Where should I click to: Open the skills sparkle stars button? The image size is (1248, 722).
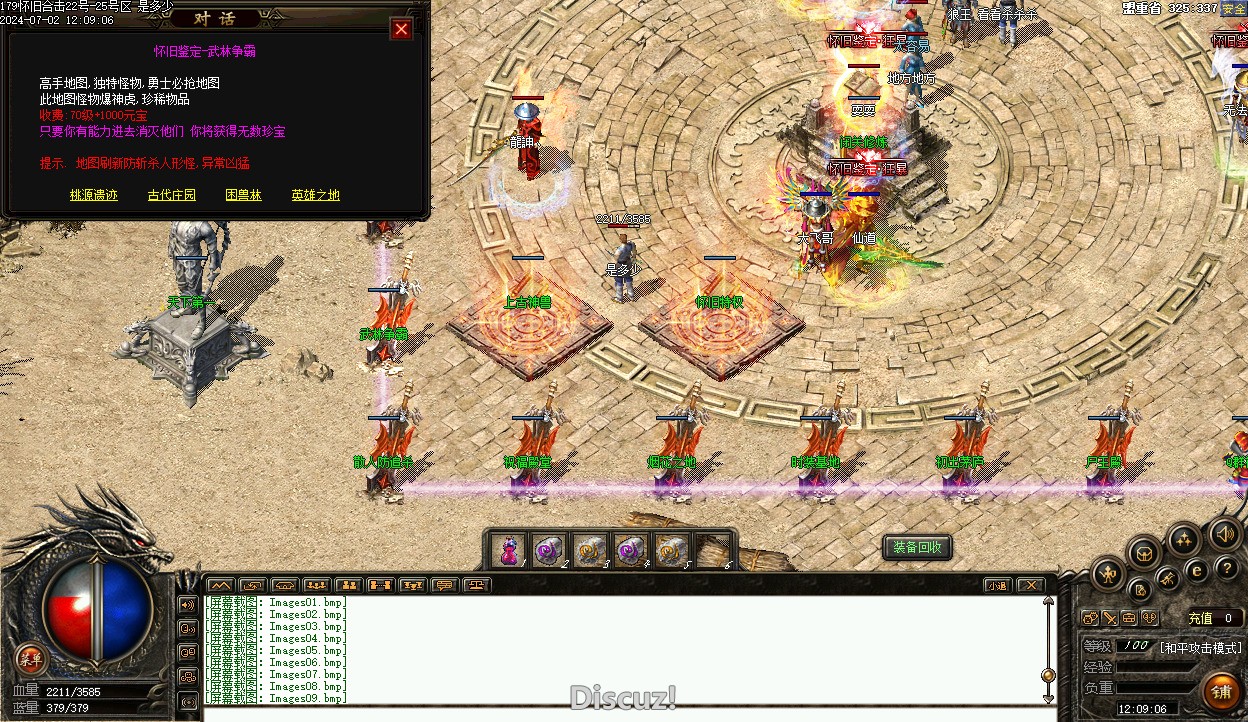[1184, 541]
